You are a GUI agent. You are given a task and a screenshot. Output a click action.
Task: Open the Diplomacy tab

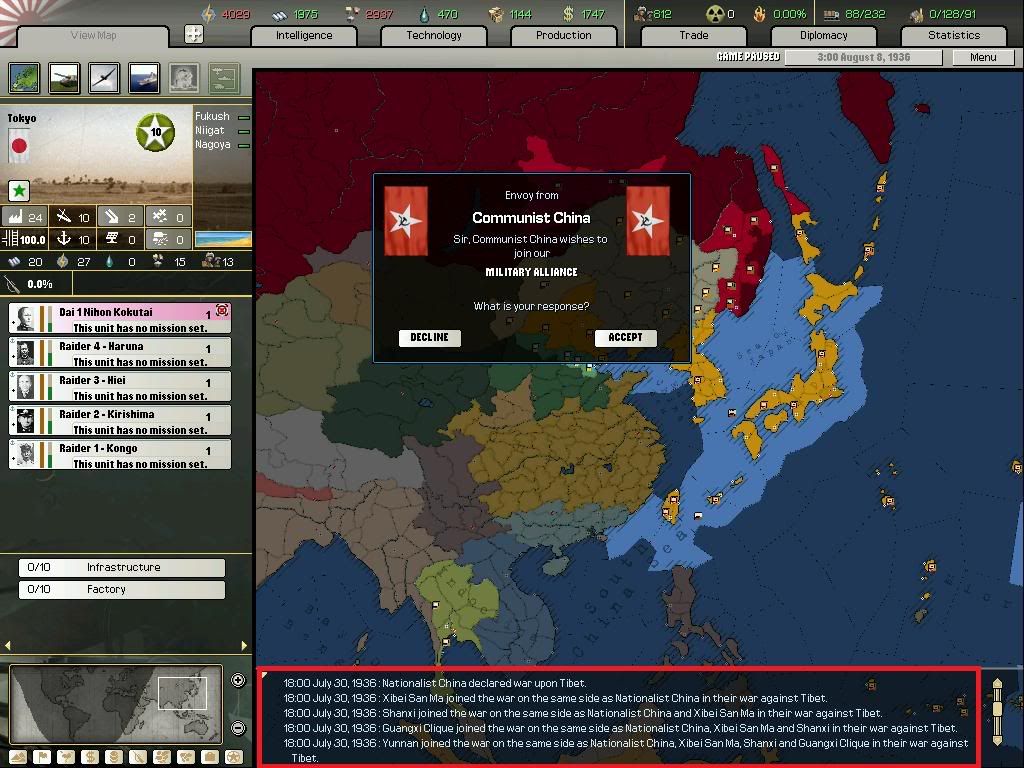(x=824, y=35)
